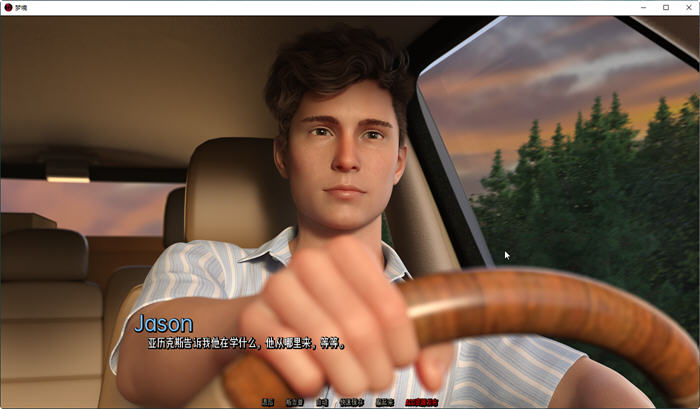Click the four-character quick save button
Viewport: 700px width, 409px height.
(352, 402)
